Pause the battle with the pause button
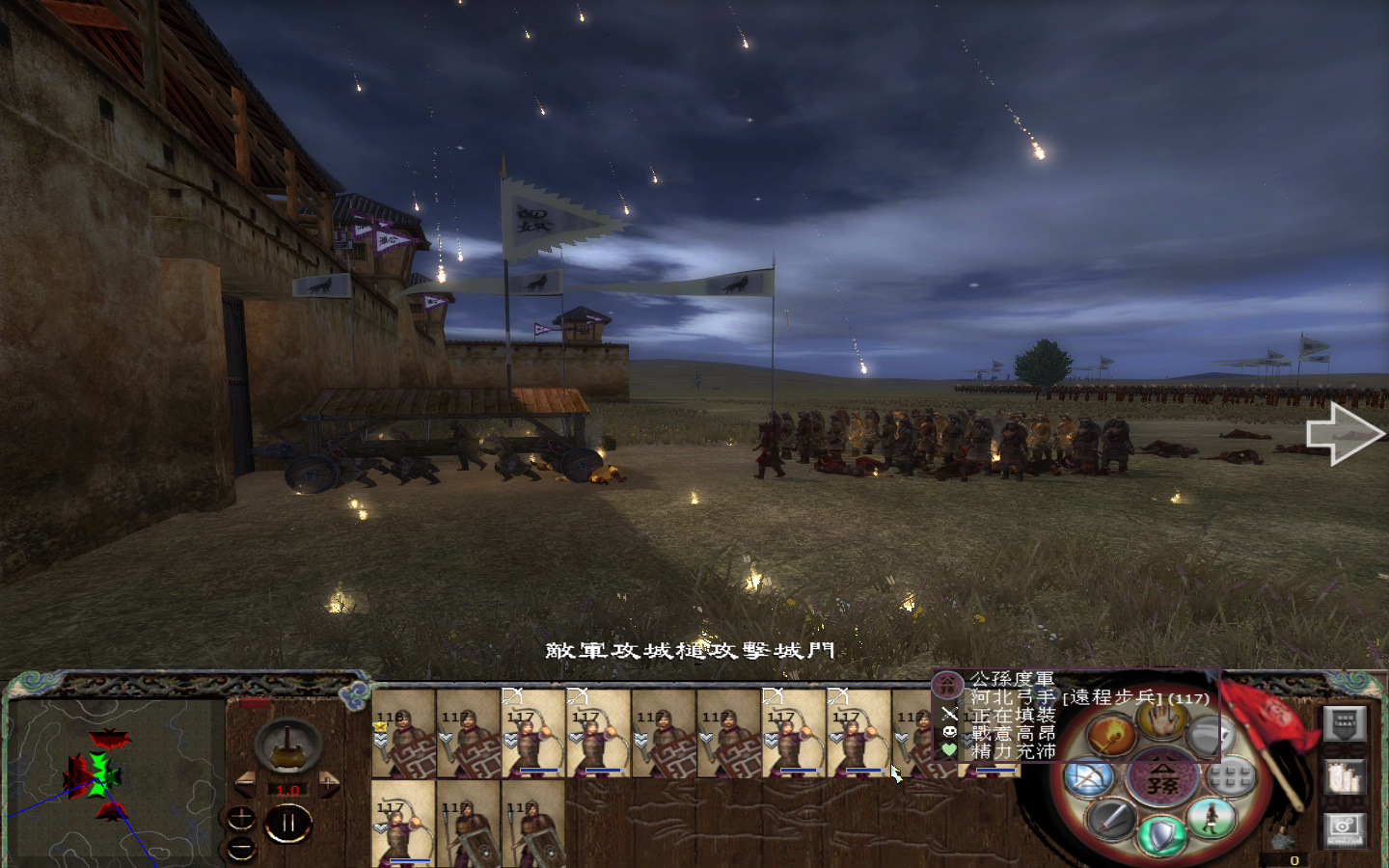The image size is (1389, 868). tap(288, 821)
